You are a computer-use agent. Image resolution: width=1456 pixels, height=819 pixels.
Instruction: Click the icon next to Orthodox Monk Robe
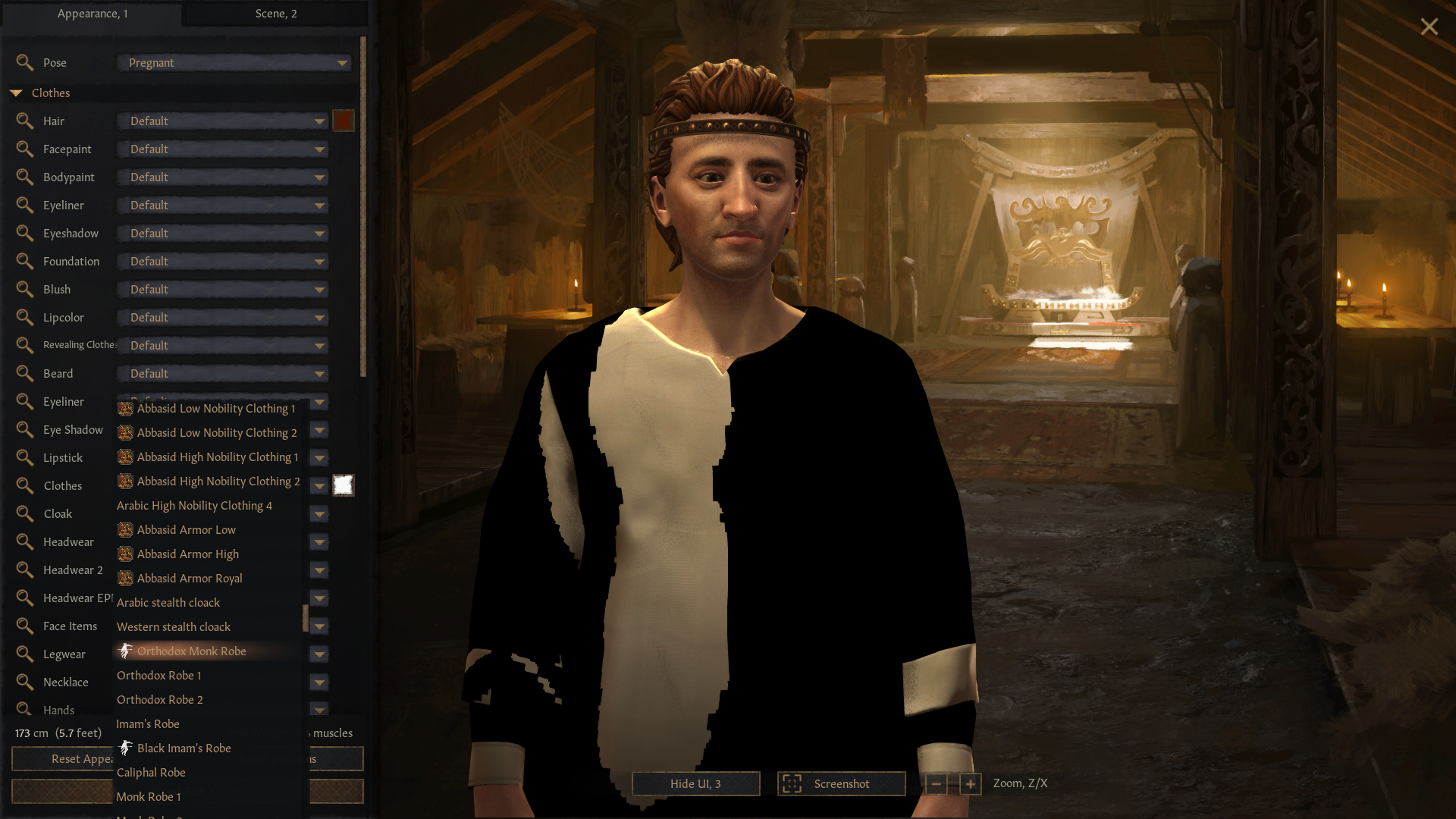pos(126,651)
